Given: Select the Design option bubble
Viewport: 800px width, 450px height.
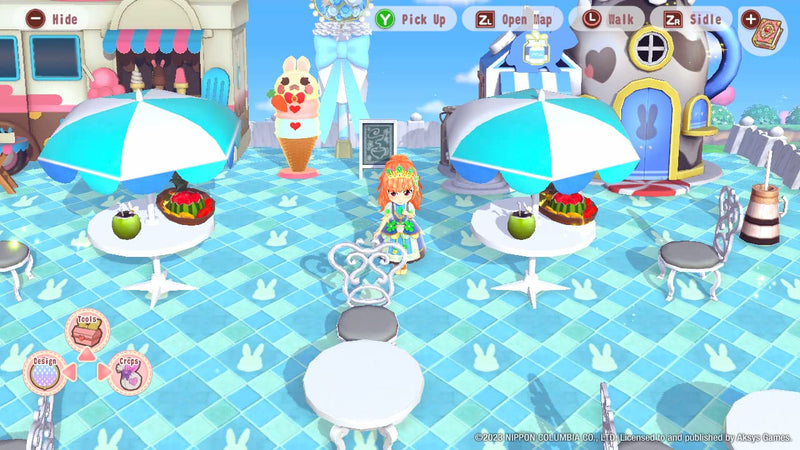Looking at the screenshot, I should (45, 371).
